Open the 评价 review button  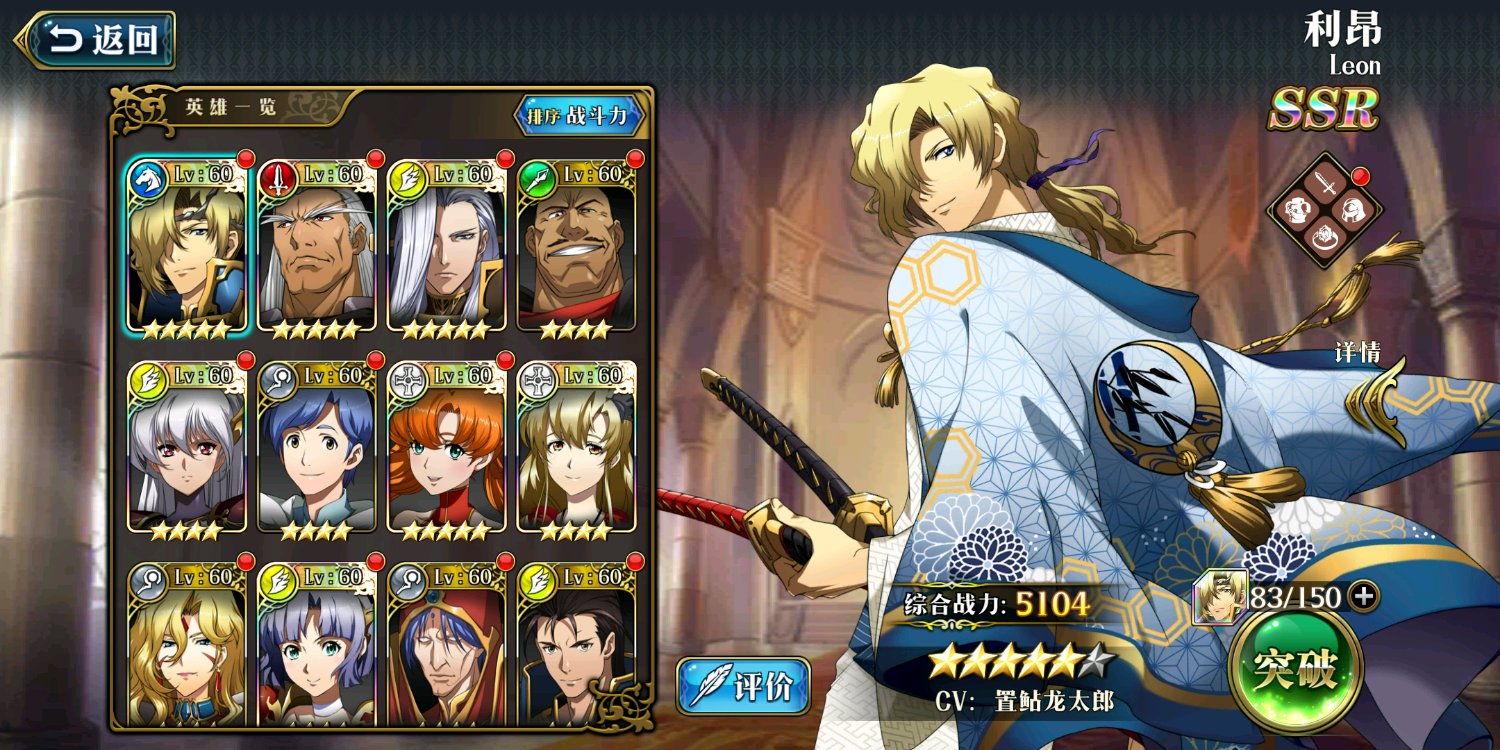point(743,686)
